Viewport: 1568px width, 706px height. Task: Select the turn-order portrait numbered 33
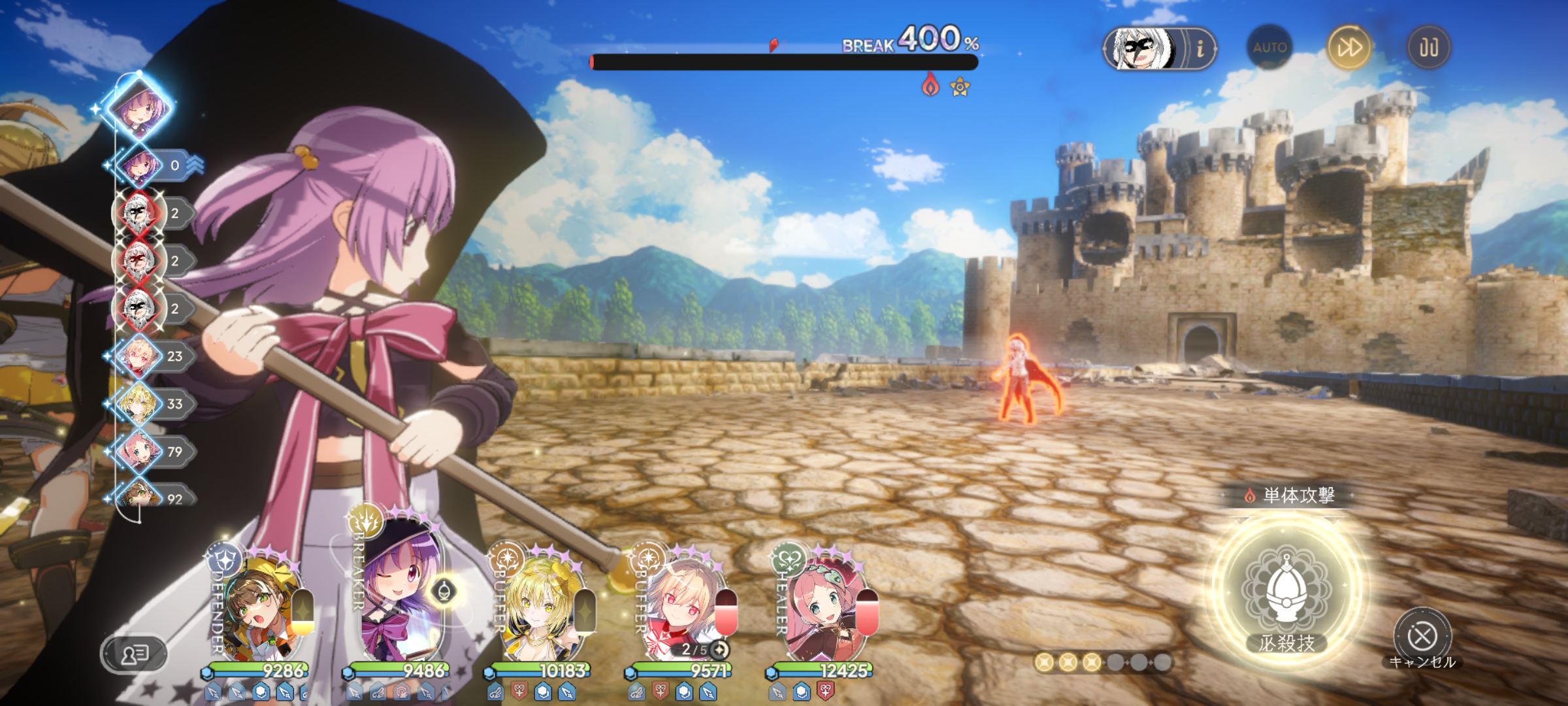click(139, 404)
